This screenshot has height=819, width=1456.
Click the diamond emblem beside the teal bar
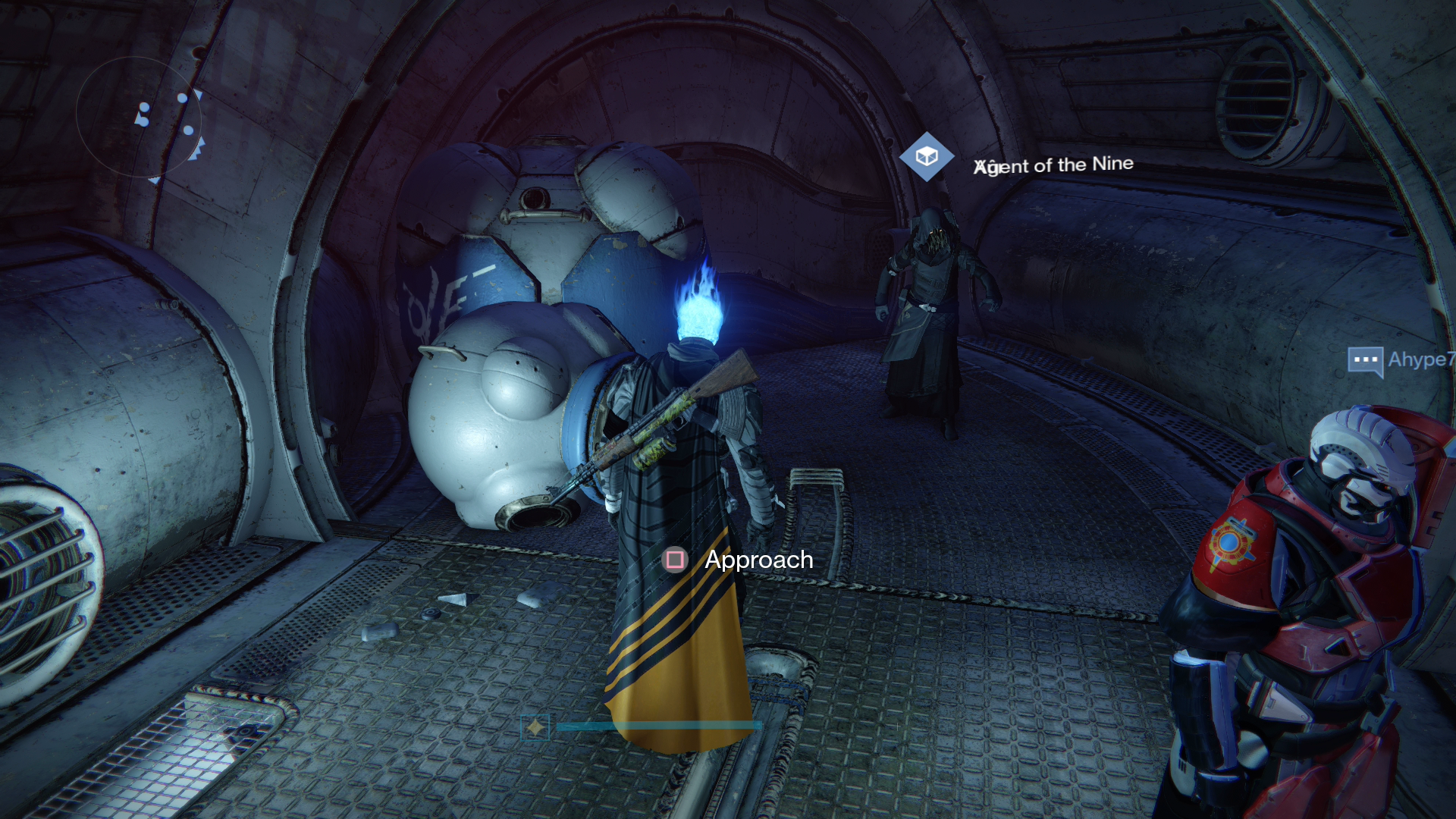pos(535,727)
